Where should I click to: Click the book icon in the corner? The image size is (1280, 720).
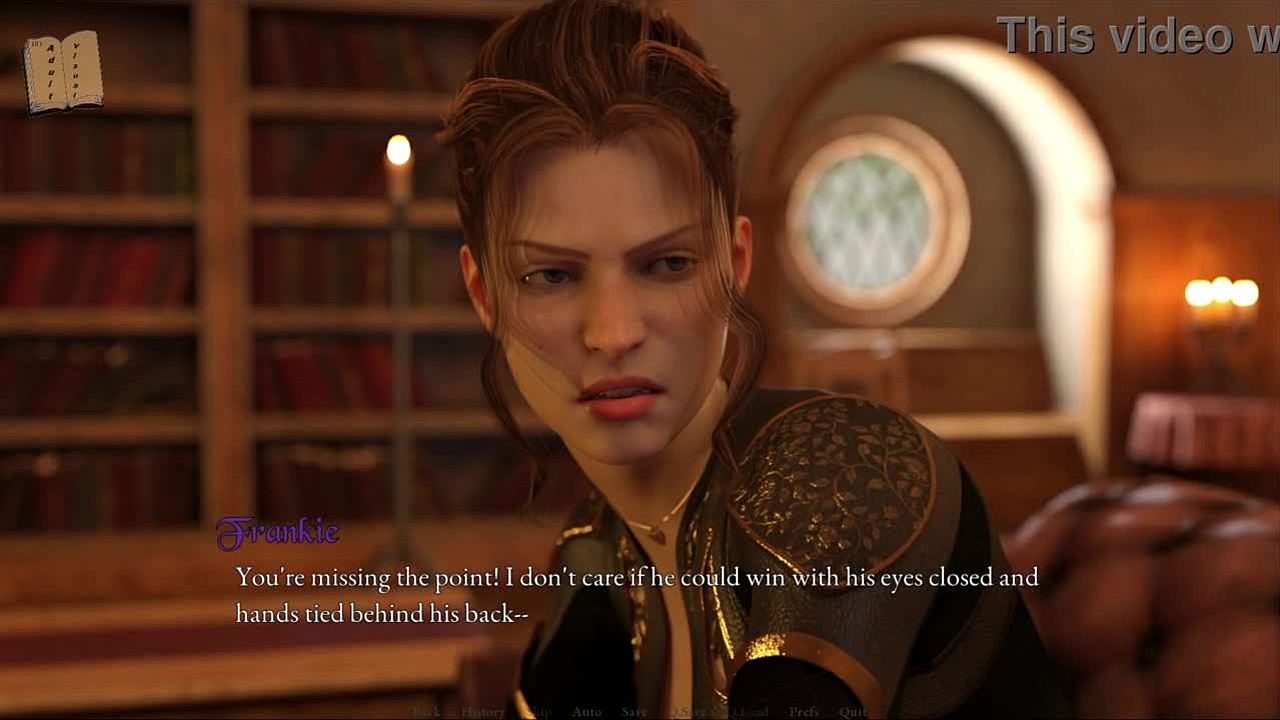pos(63,70)
